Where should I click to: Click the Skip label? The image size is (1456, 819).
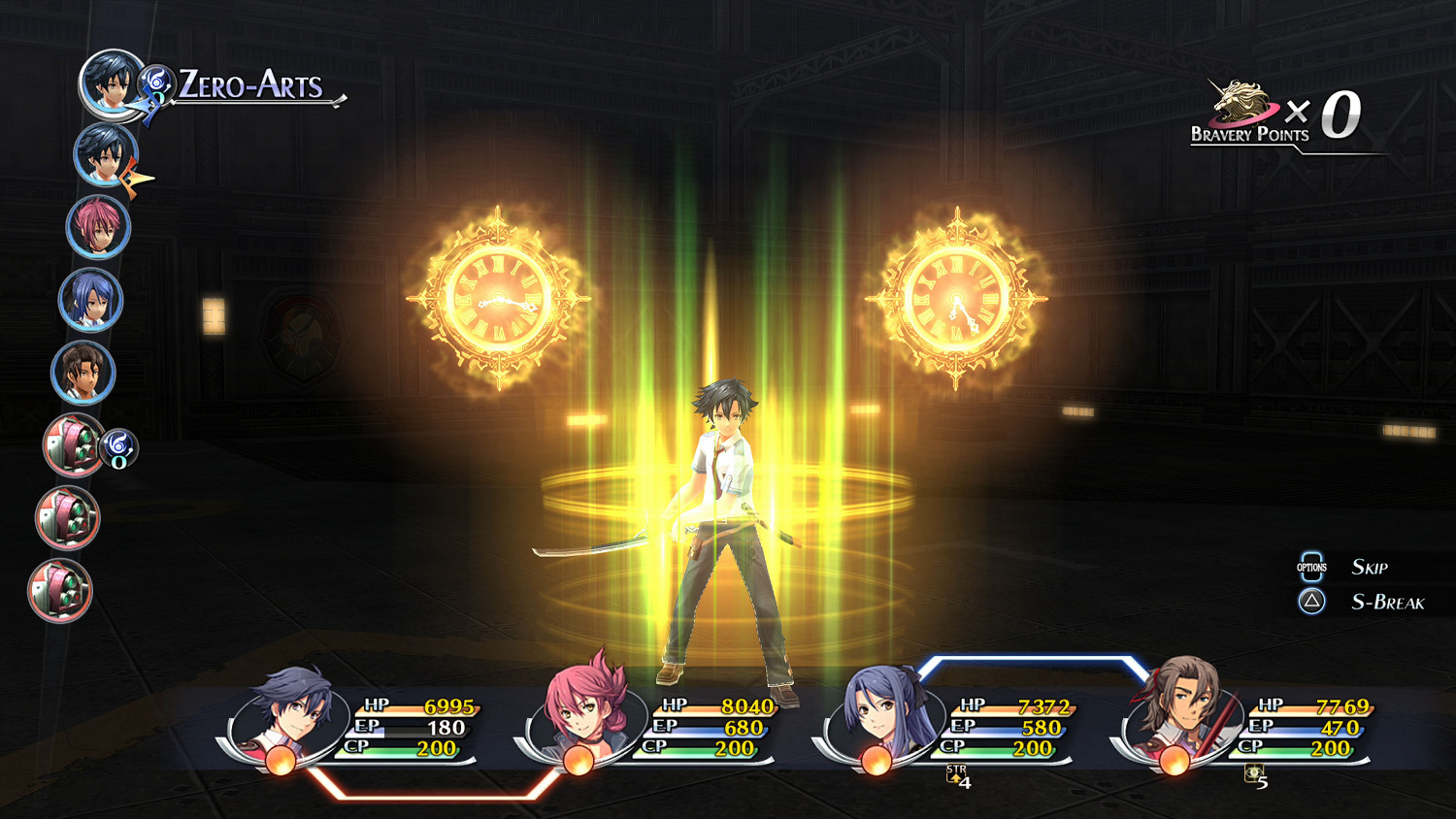[x=1371, y=566]
